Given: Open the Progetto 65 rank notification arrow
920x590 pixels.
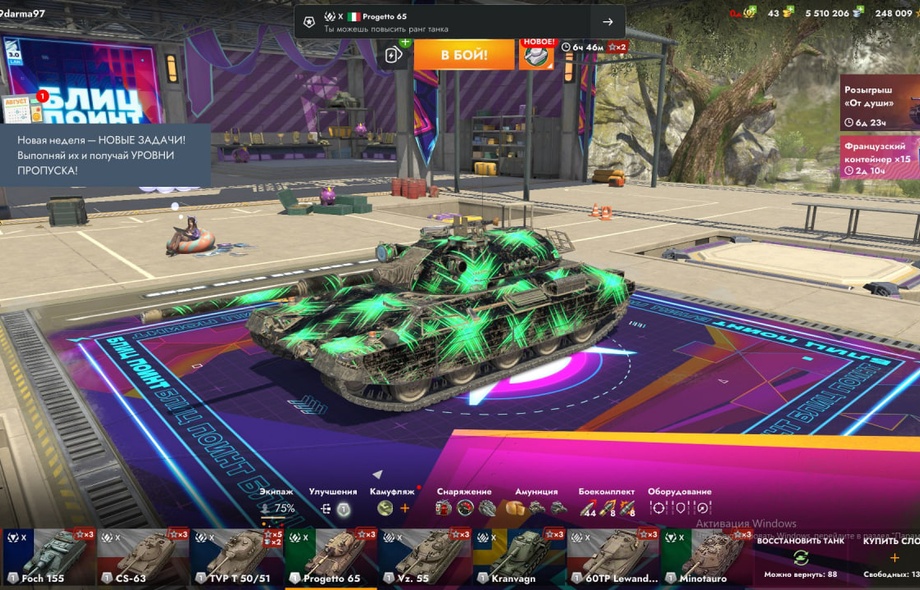Looking at the screenshot, I should (x=607, y=22).
